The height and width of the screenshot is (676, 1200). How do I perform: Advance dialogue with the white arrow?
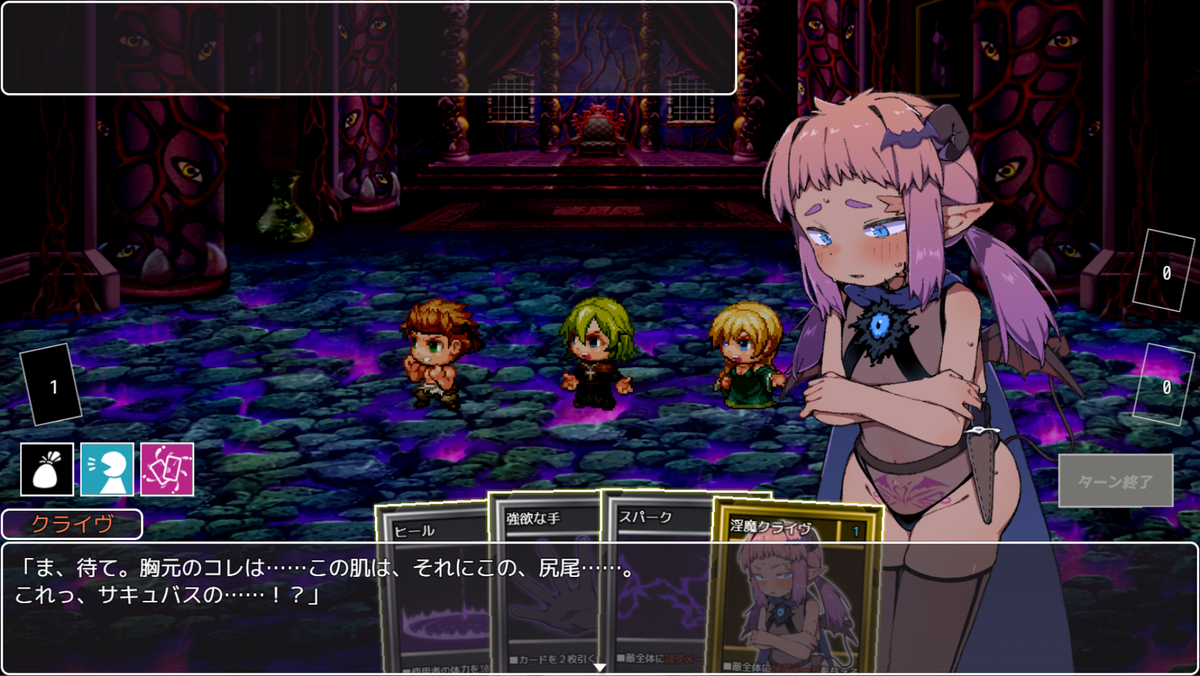click(600, 666)
